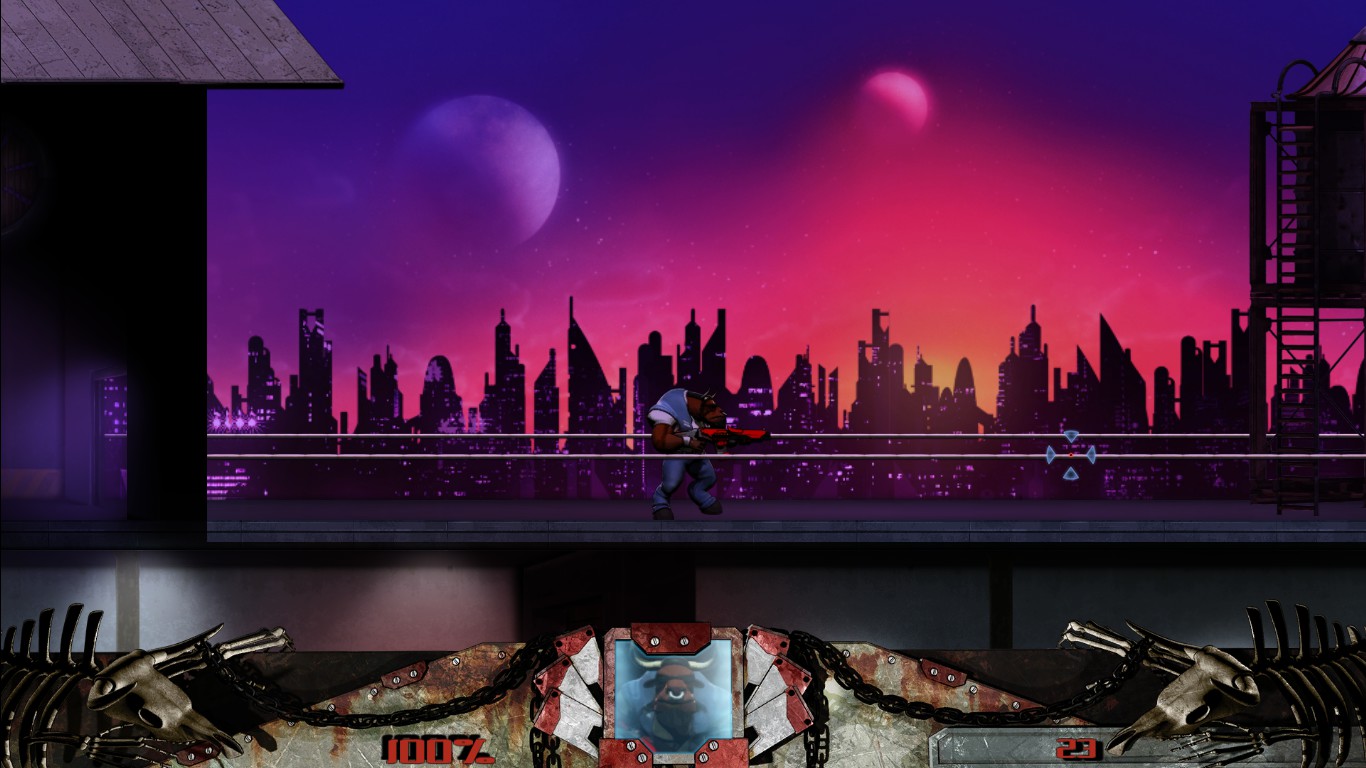Click the right arrow of the aiming reticle
Screen dimensions: 1366x768
coord(1094,454)
